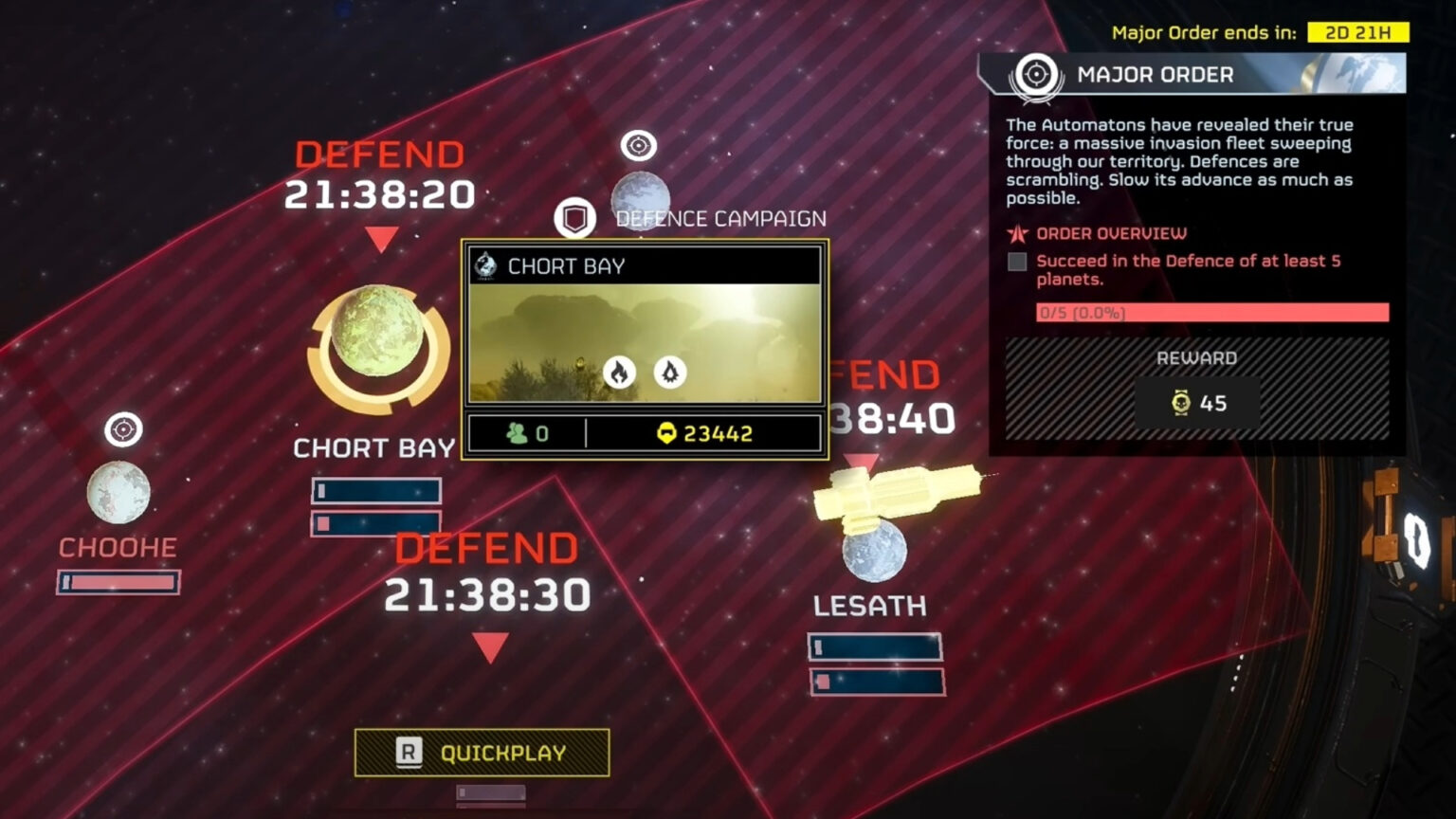The width and height of the screenshot is (1456, 819).
Task: Click the Order Overview star marker
Action: pyautogui.click(x=1017, y=232)
